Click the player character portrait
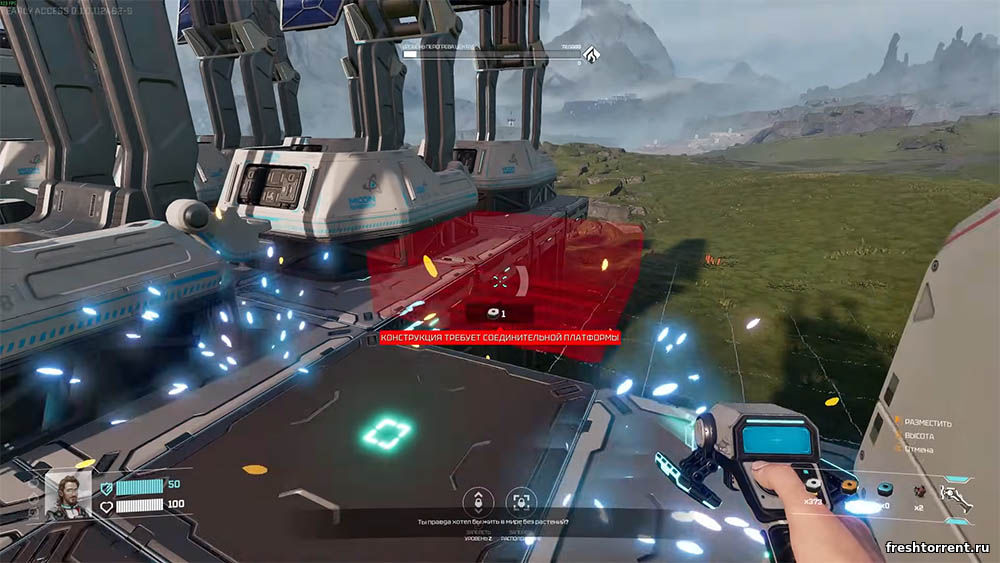The image size is (1000, 563). pos(68,494)
